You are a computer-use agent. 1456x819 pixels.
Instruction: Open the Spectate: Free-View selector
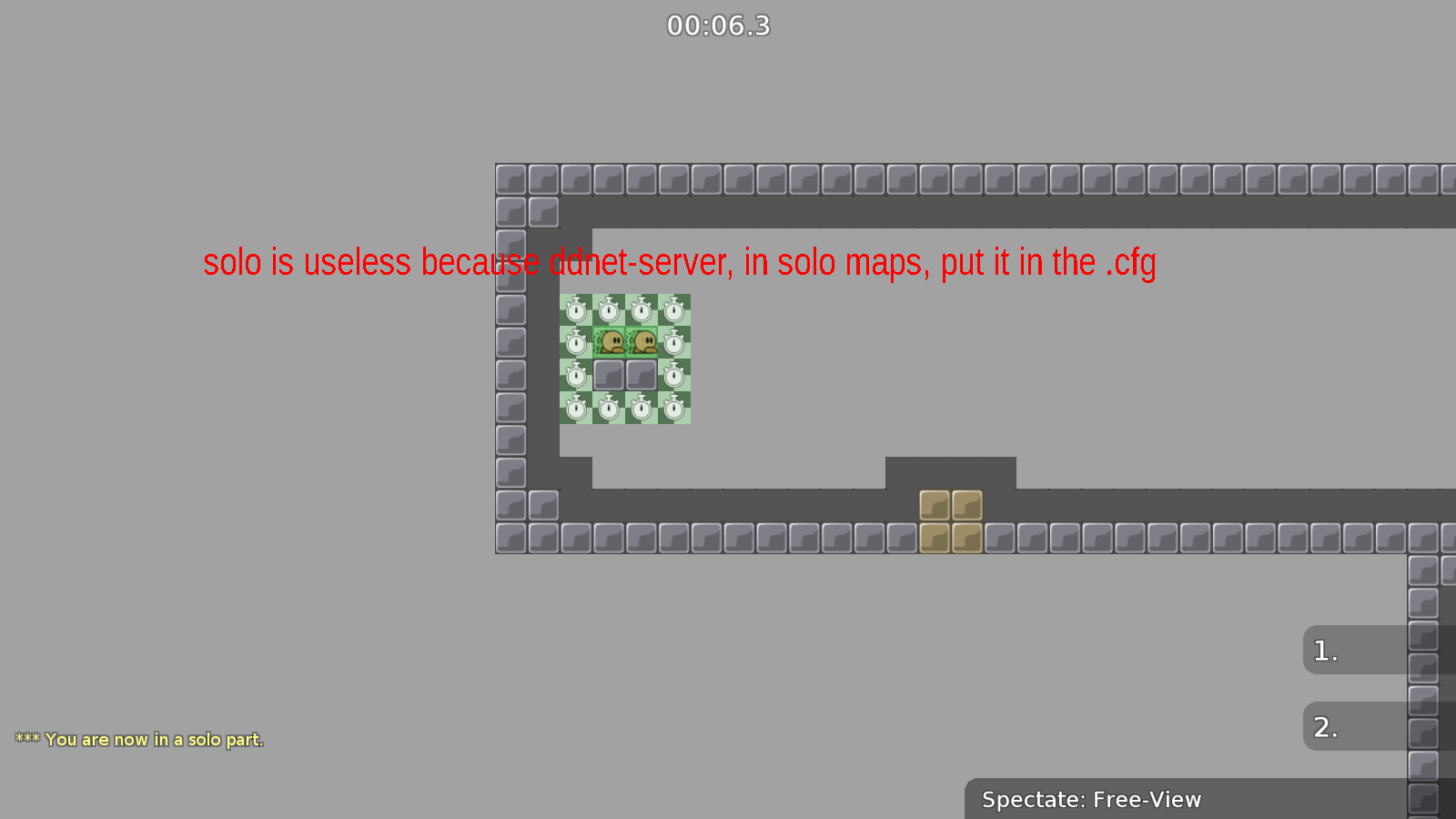pos(1090,799)
